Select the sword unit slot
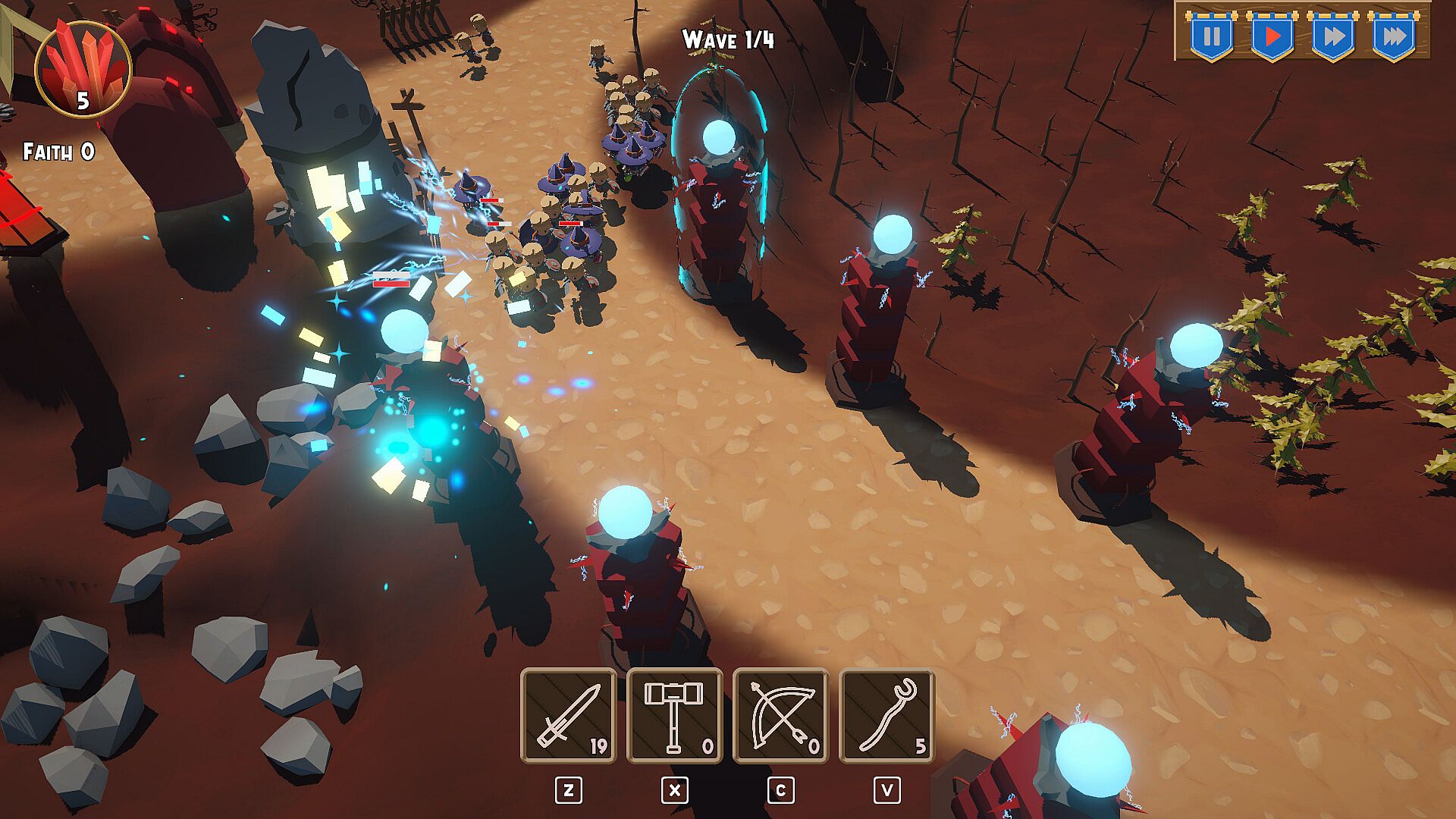The height and width of the screenshot is (819, 1456). [x=569, y=715]
